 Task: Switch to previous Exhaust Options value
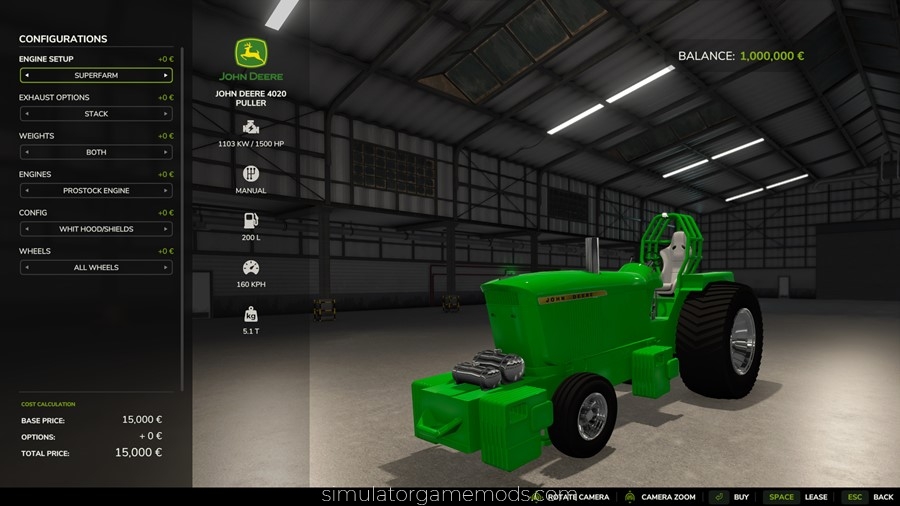click(26, 114)
